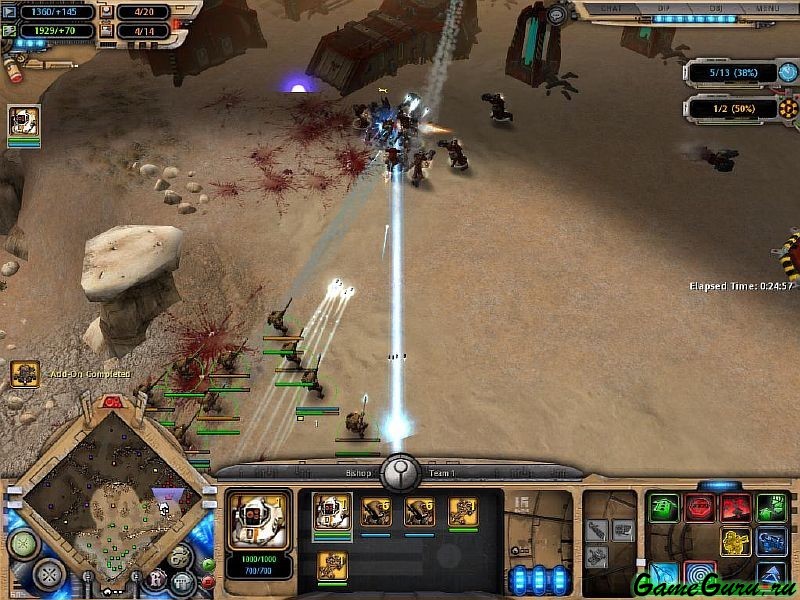Click the blue circular icon beside 5/13 (38%)

788,73
